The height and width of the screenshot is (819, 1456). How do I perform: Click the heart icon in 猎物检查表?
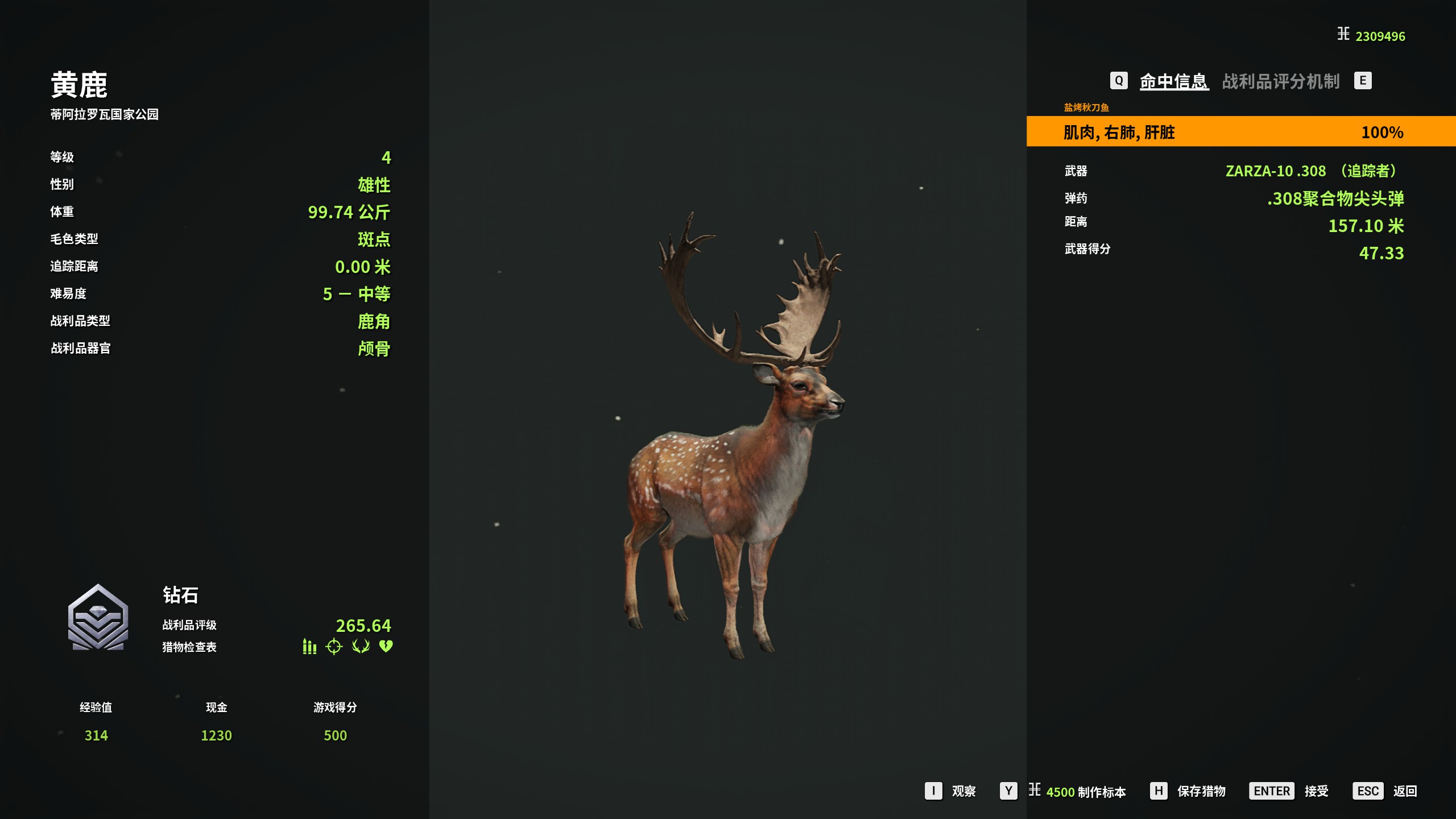tap(386, 646)
